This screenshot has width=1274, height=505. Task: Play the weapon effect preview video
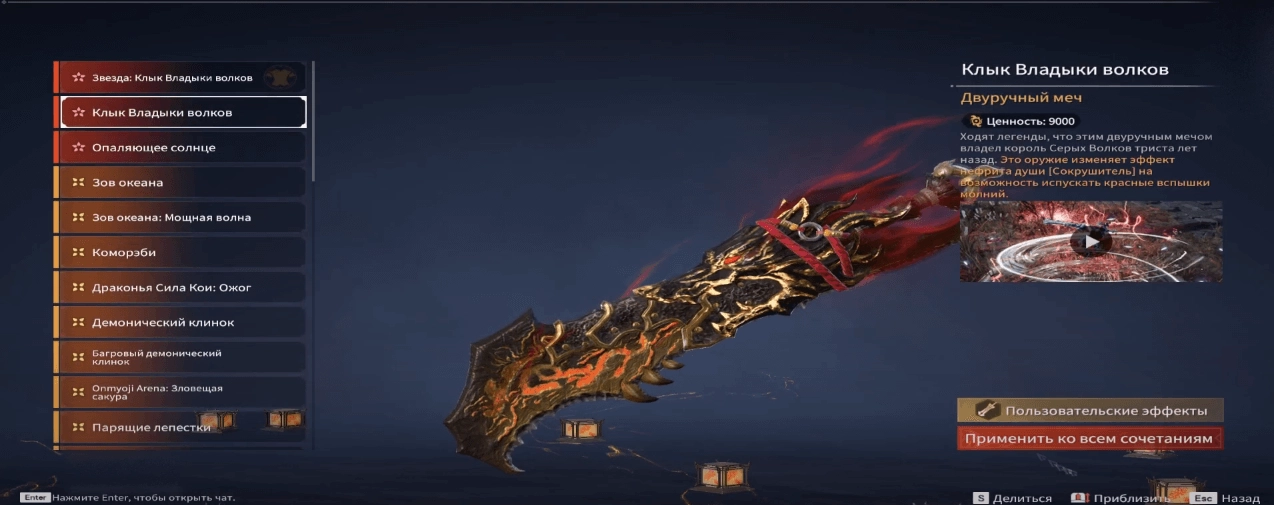point(1090,241)
